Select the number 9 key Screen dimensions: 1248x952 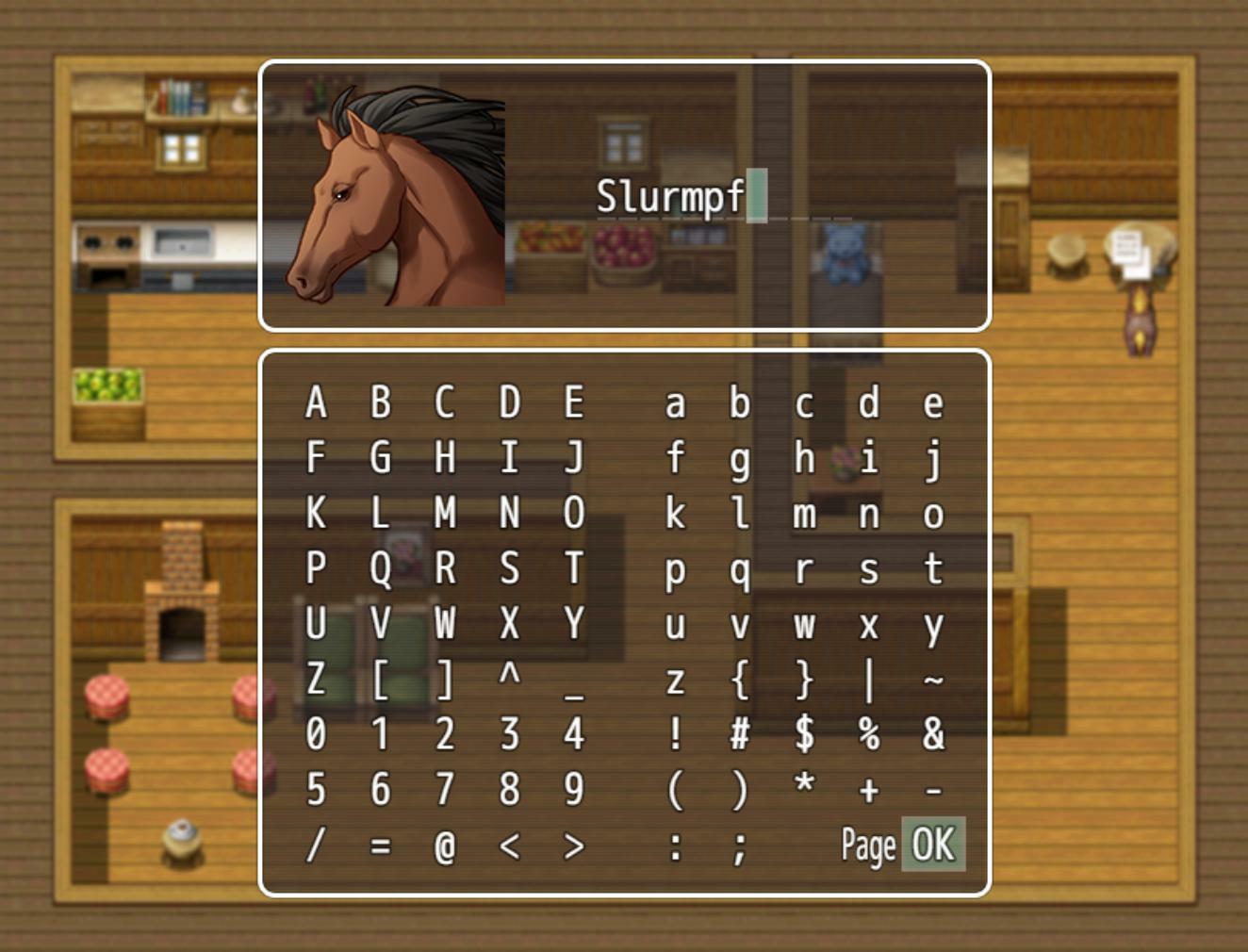coord(571,791)
